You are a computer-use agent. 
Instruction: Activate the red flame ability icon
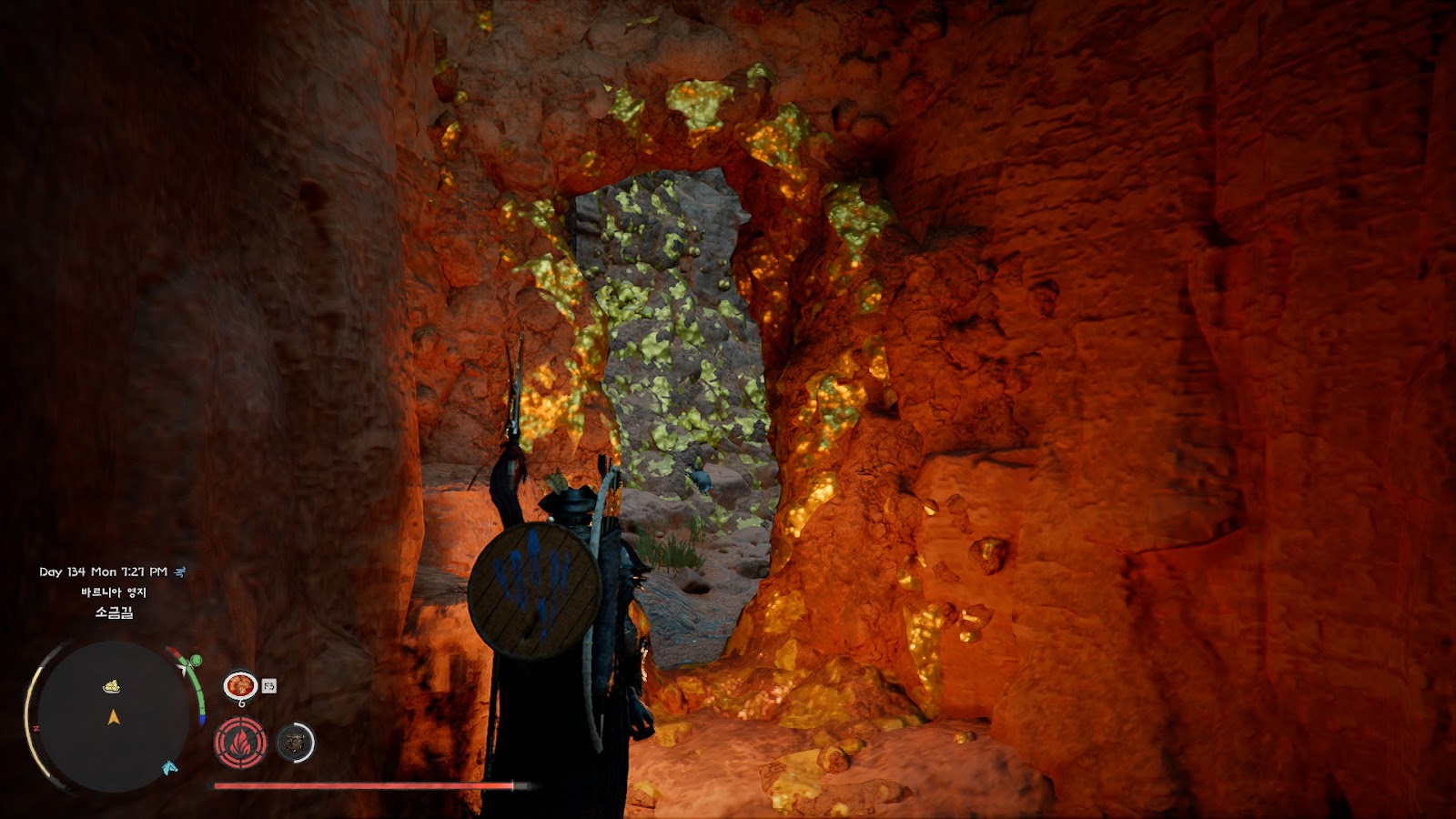pos(240,743)
